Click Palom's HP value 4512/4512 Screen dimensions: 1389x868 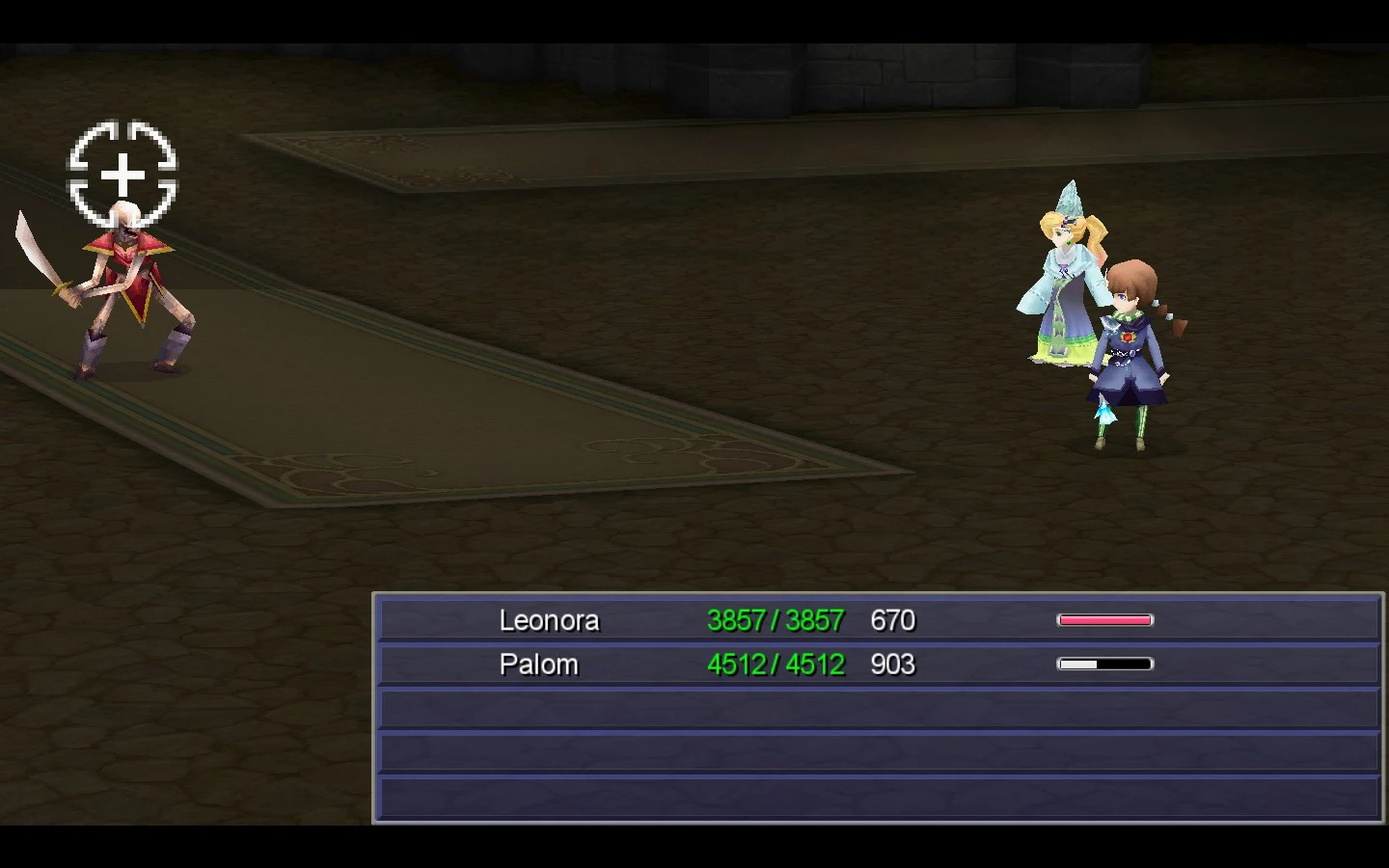(777, 665)
